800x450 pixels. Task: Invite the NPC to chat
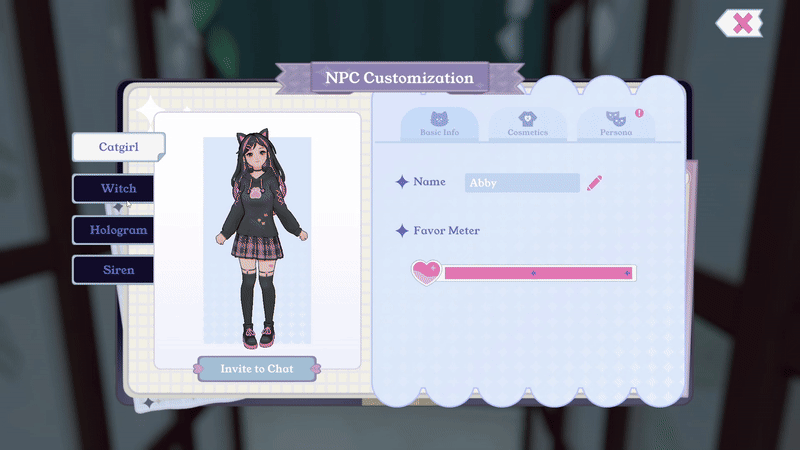point(257,369)
